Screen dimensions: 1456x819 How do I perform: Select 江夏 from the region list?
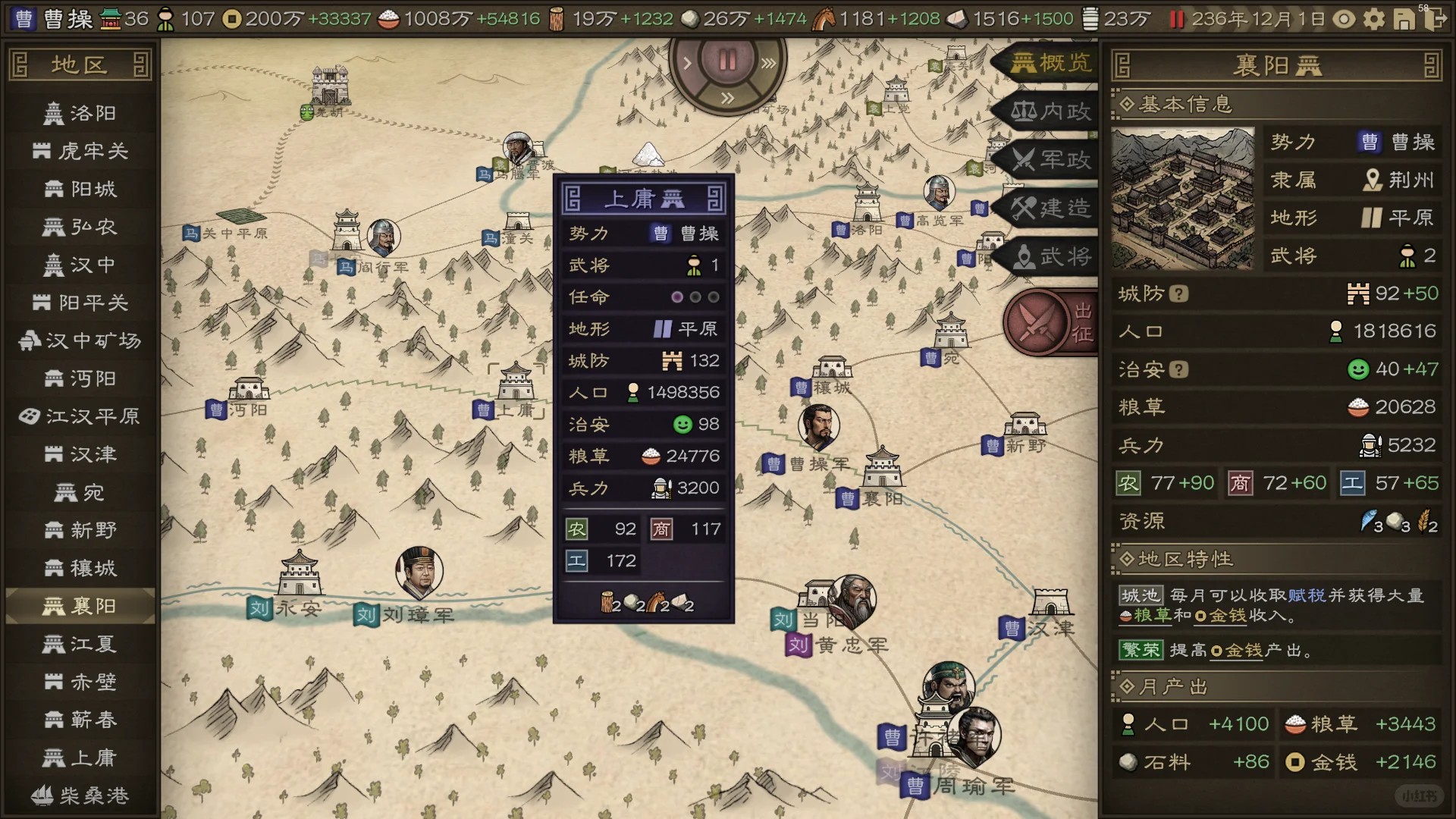tap(80, 645)
